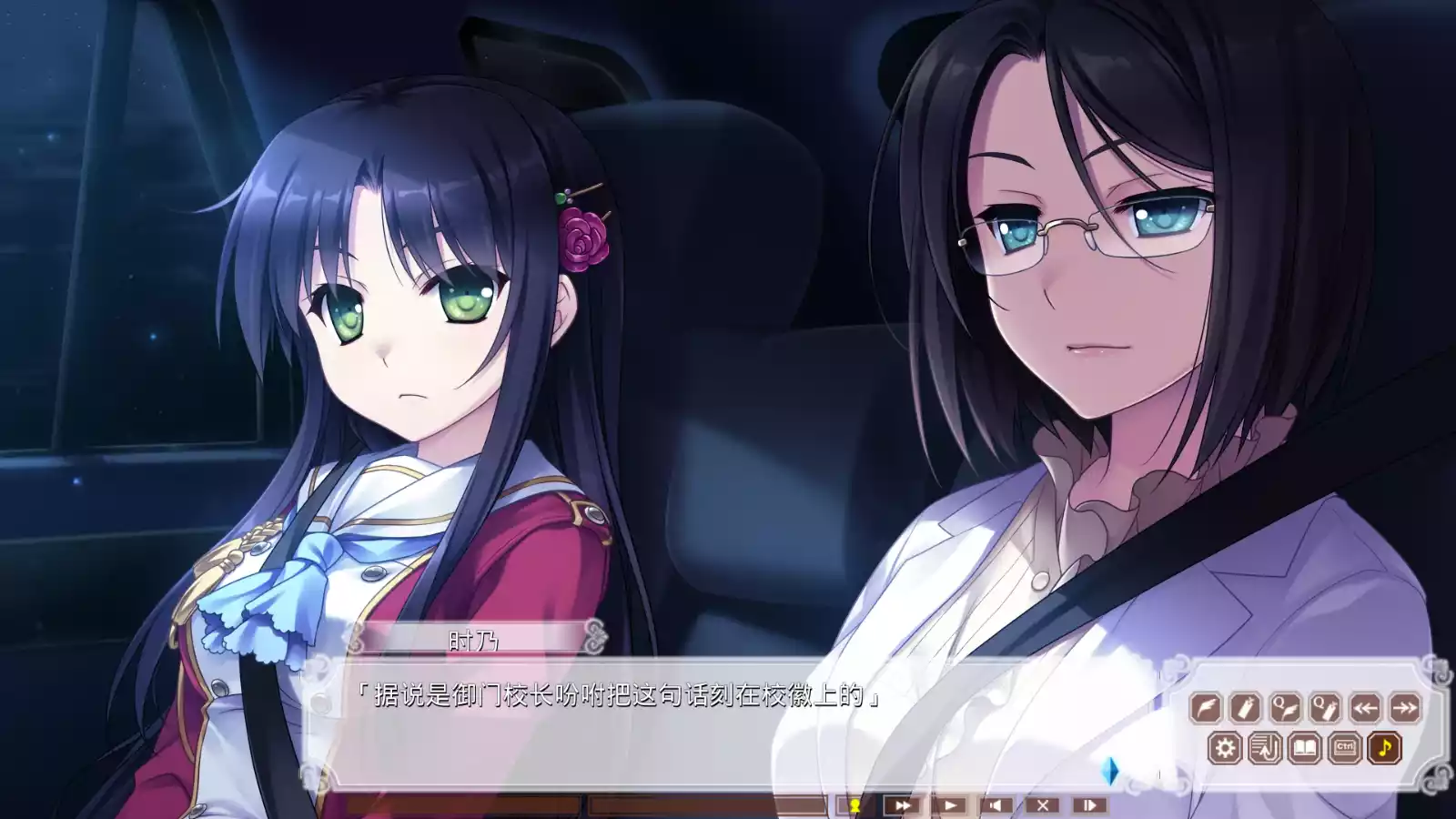Toggle the yellow character voice indicator

coord(855,804)
